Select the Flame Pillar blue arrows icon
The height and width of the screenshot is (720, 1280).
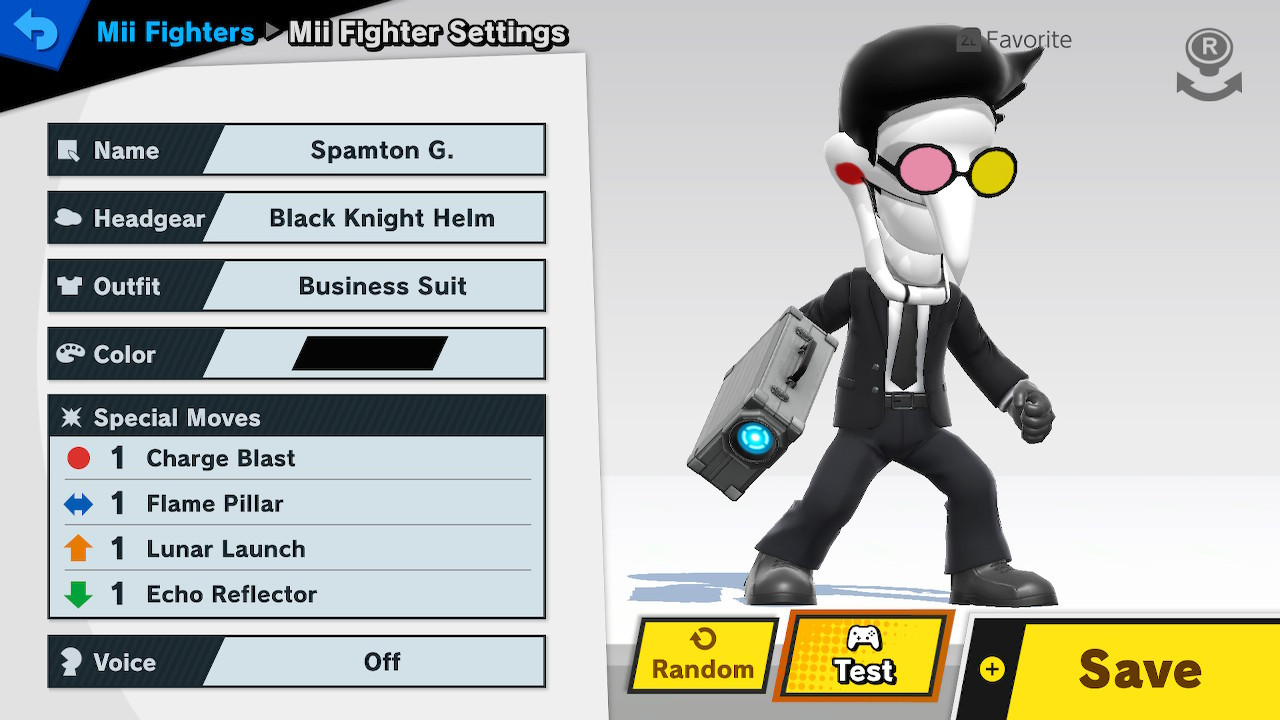pos(77,504)
